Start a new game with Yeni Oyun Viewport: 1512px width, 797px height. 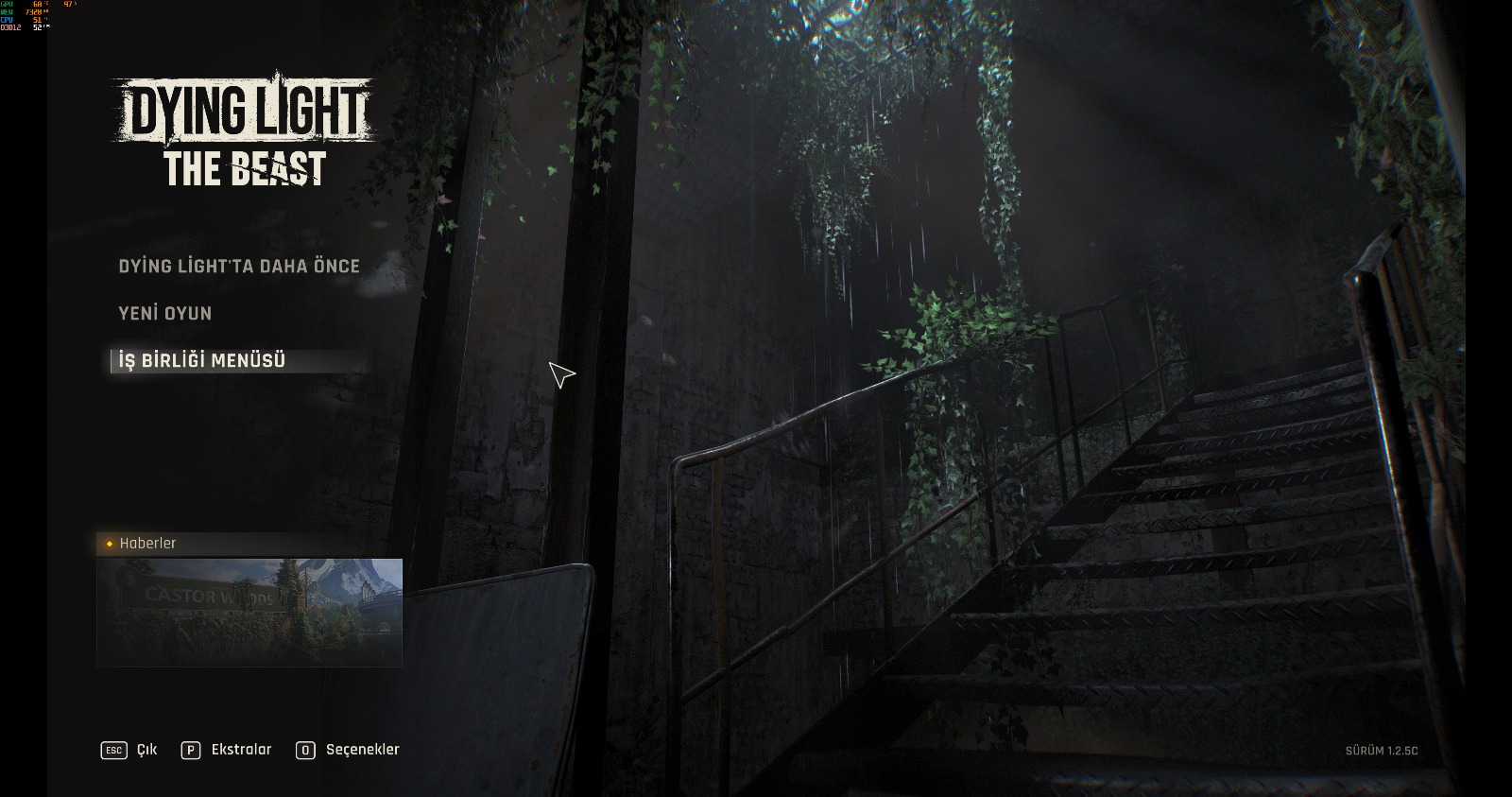[165, 314]
